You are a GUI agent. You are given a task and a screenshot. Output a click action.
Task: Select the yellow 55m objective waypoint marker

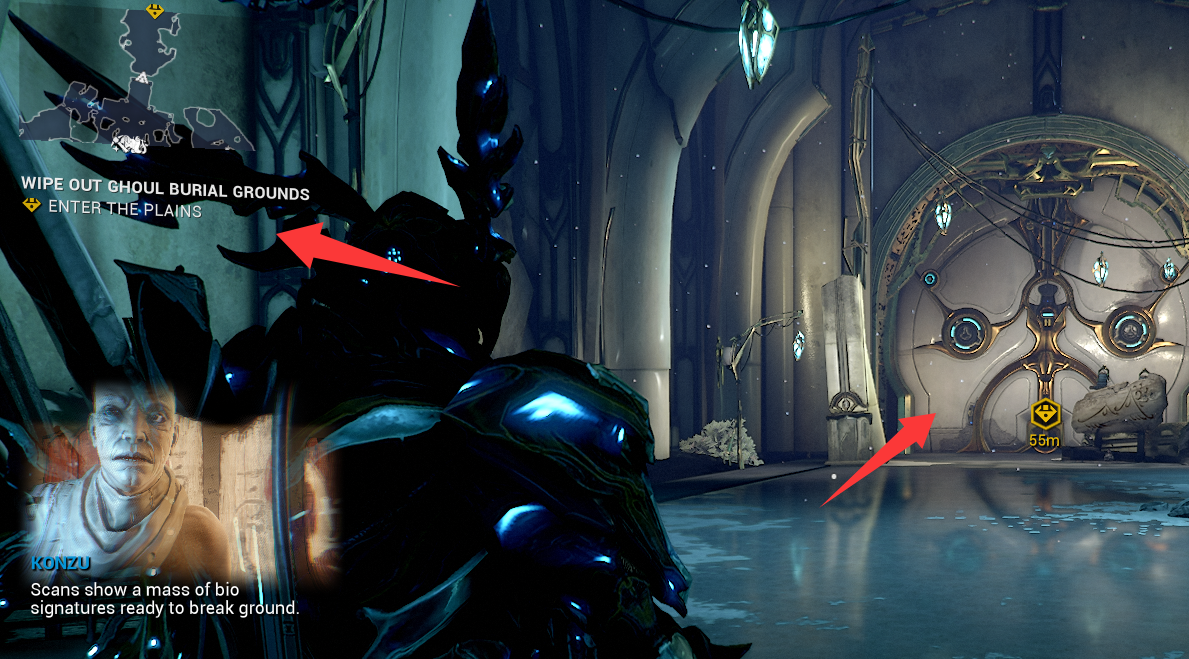(x=1045, y=413)
